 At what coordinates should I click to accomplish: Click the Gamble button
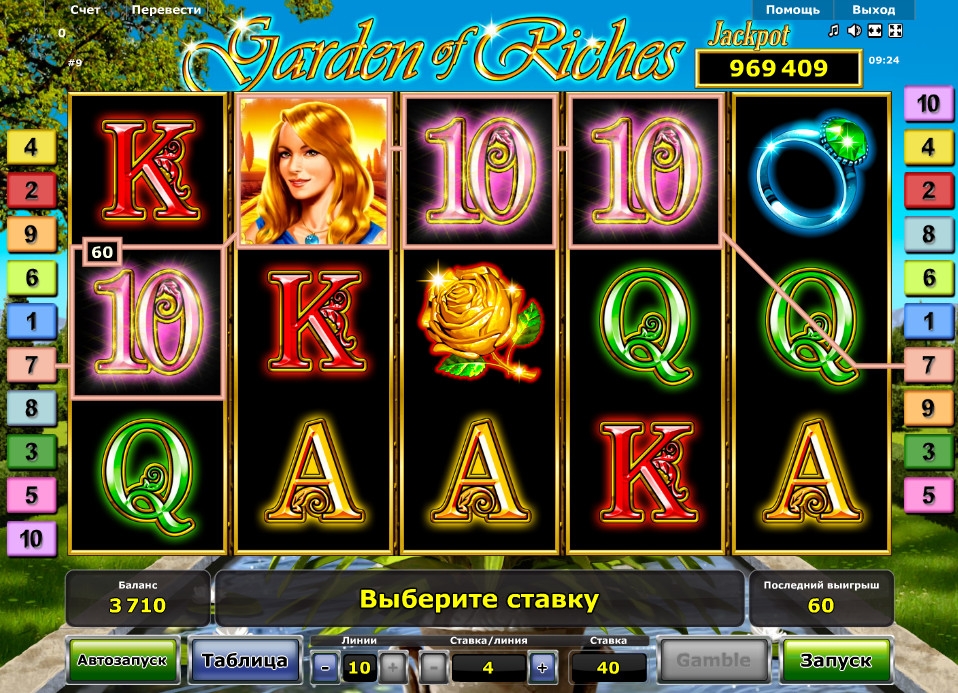click(x=713, y=660)
